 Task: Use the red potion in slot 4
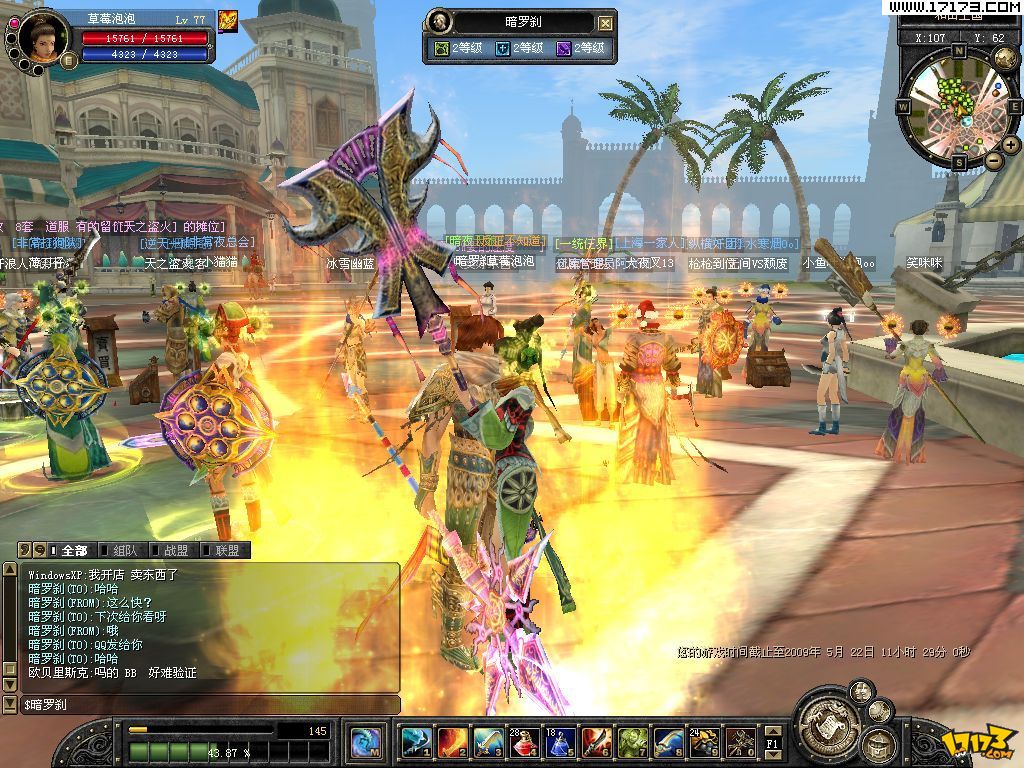point(523,741)
